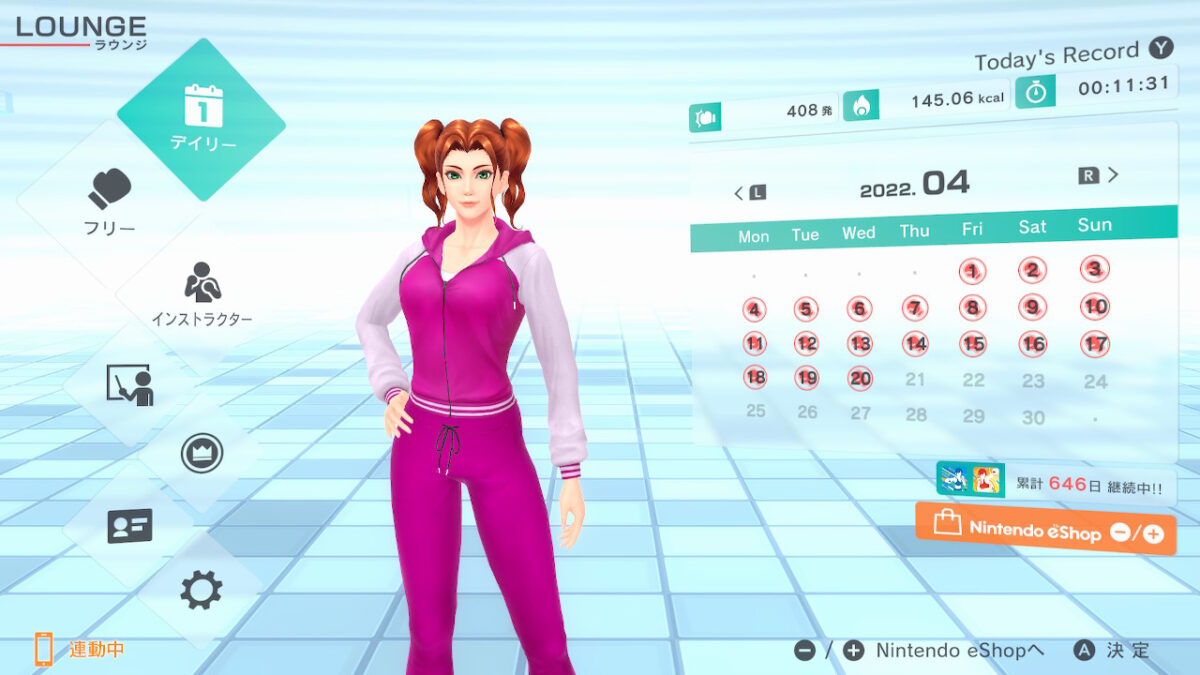Select the Free (フリー) boxing glove menu
The height and width of the screenshot is (675, 1200).
(110, 202)
